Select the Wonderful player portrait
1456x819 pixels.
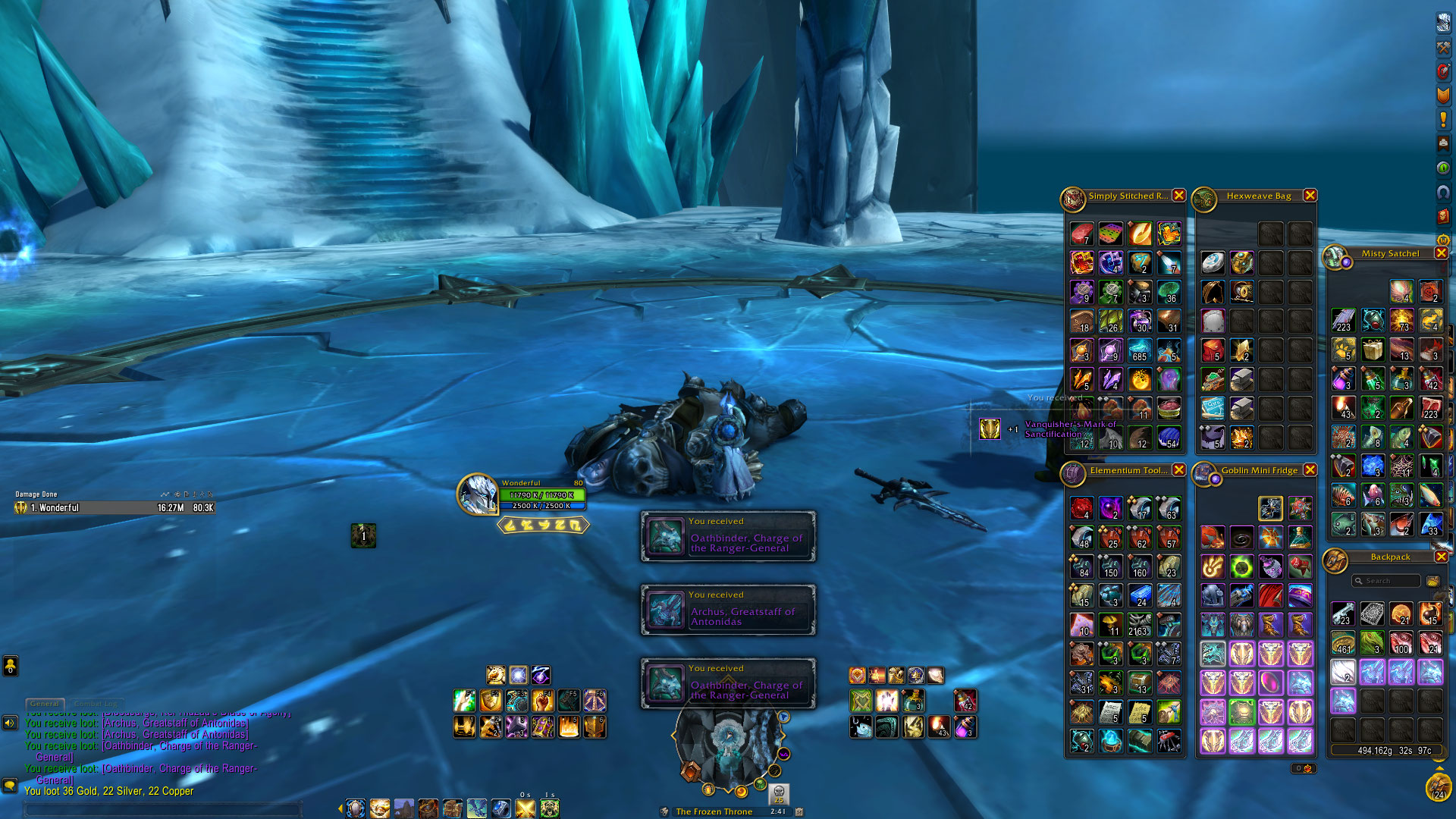click(x=477, y=494)
